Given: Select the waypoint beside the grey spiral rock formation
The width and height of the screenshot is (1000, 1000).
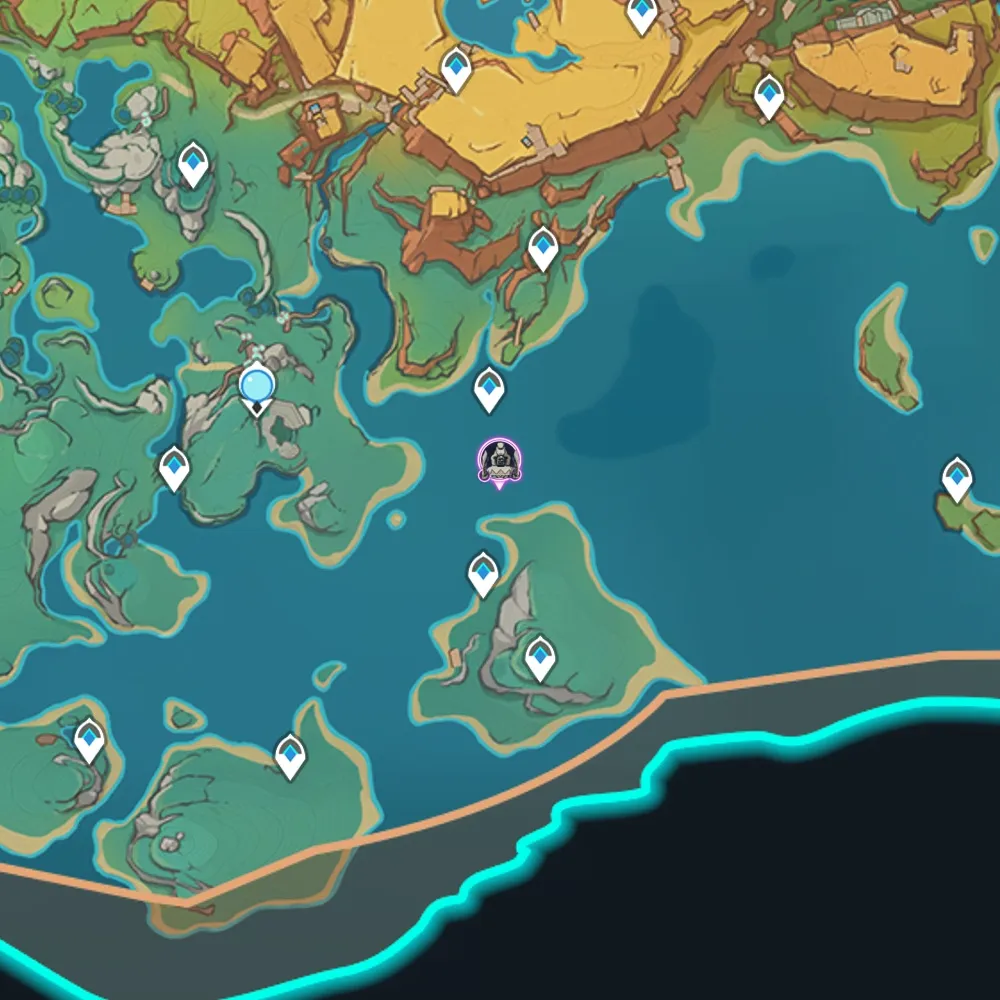Looking at the screenshot, I should 540,658.
